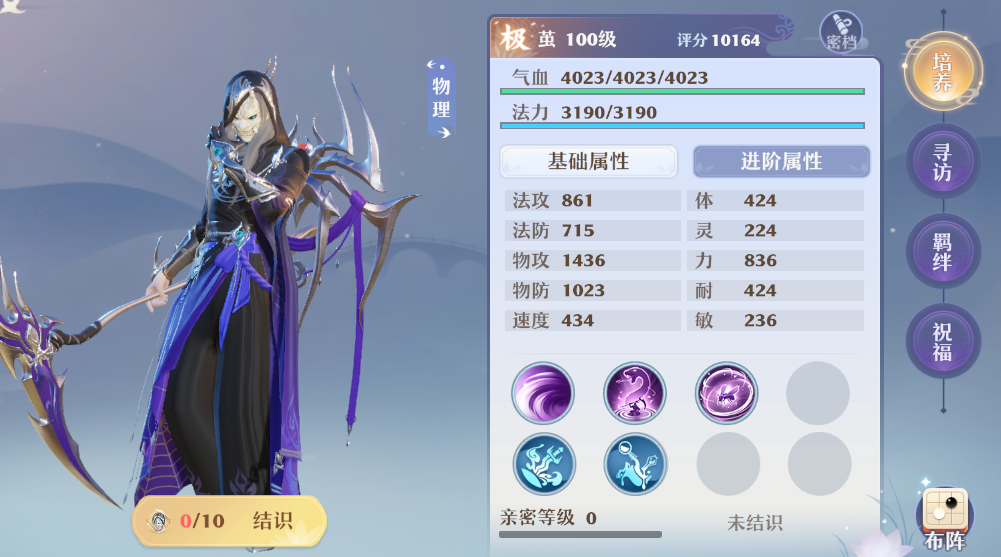View the blue staff skill icon
Viewport: 1001px width, 557px height.
pos(635,464)
